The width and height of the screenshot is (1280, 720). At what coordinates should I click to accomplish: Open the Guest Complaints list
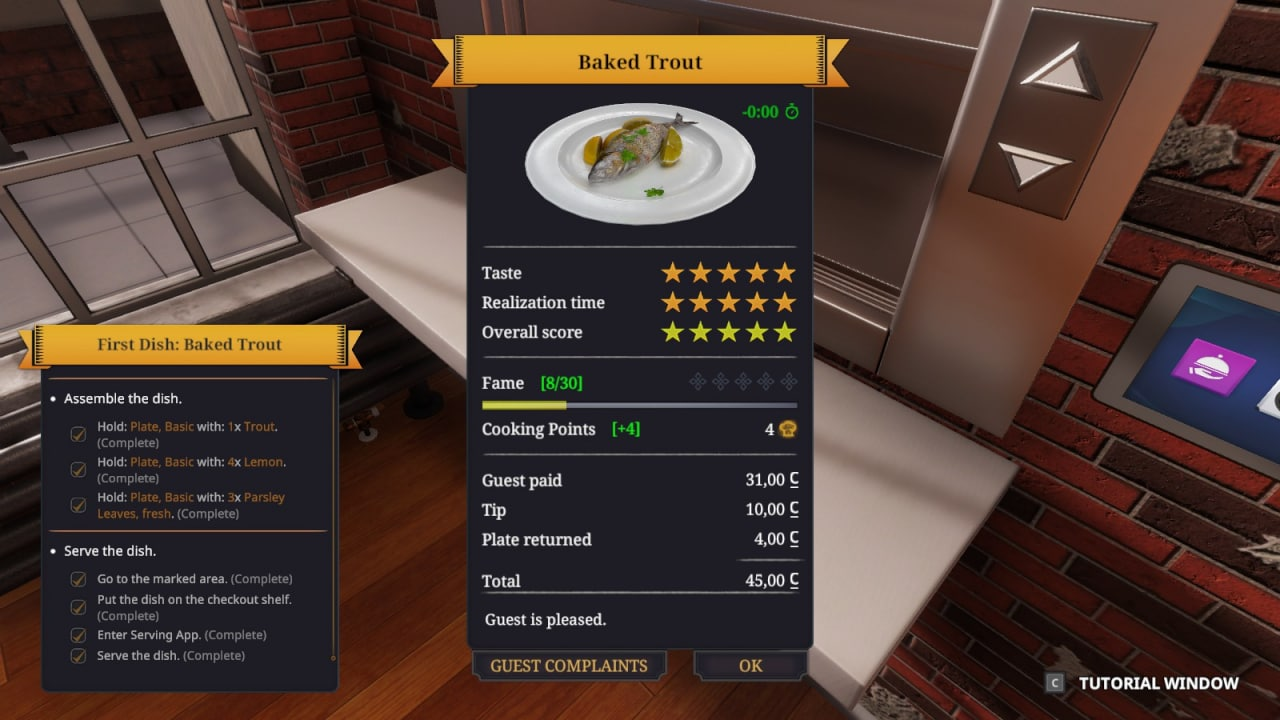pos(568,666)
